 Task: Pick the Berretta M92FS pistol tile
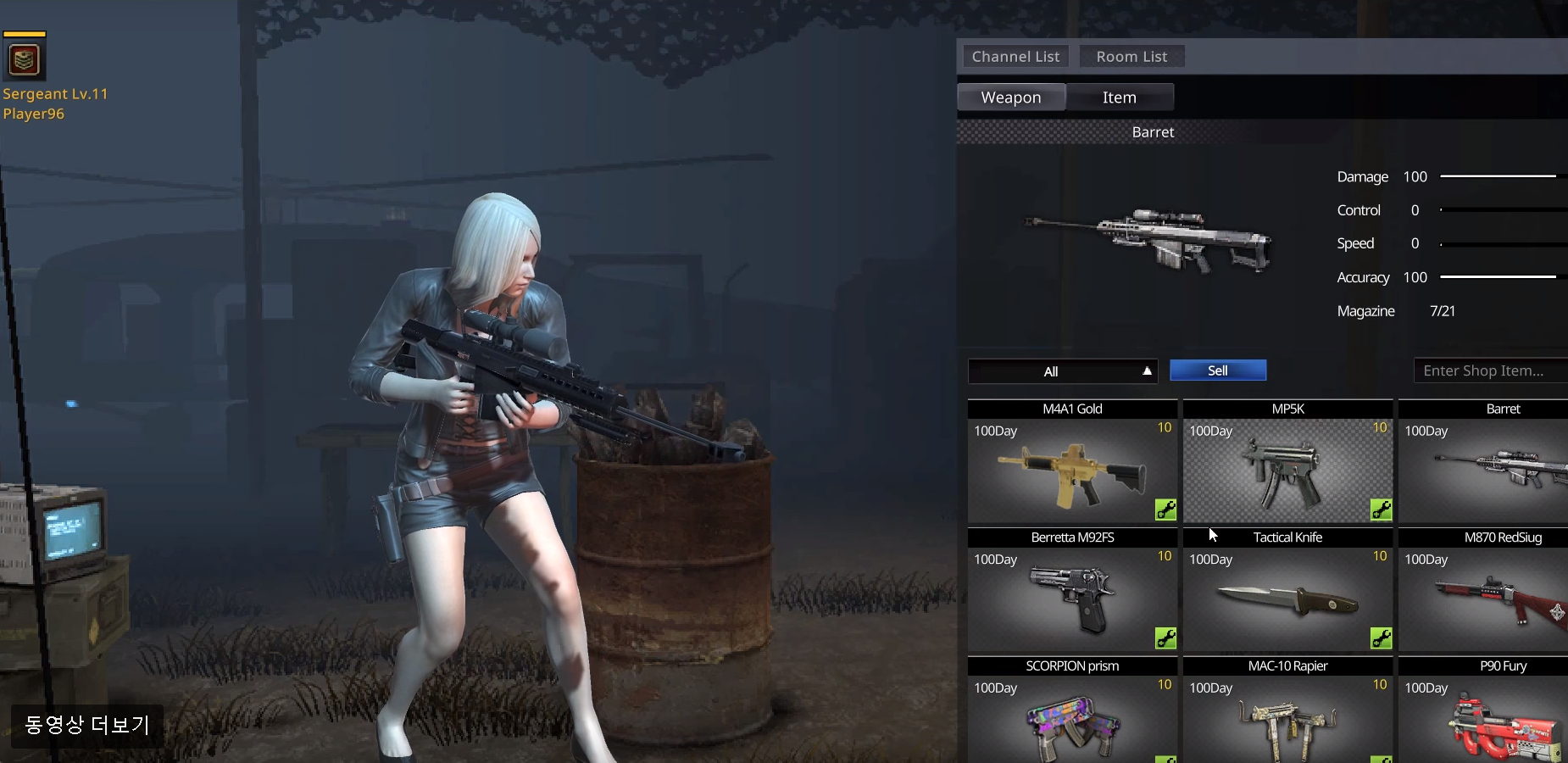pyautogui.click(x=1072, y=599)
